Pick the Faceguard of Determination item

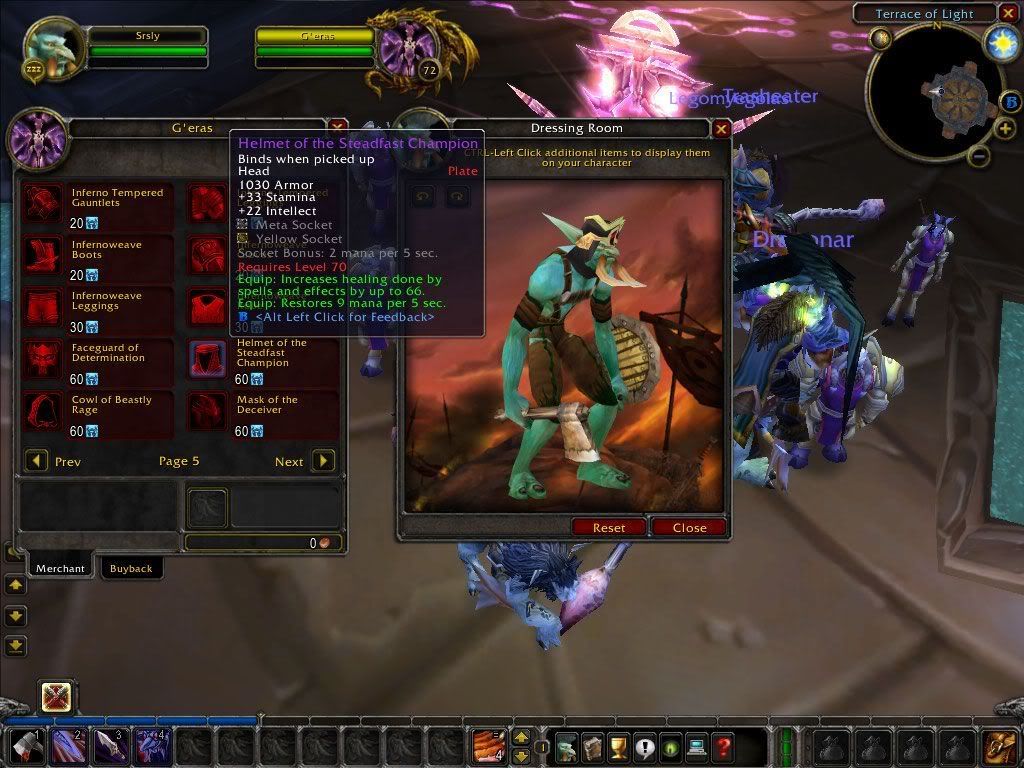click(43, 359)
